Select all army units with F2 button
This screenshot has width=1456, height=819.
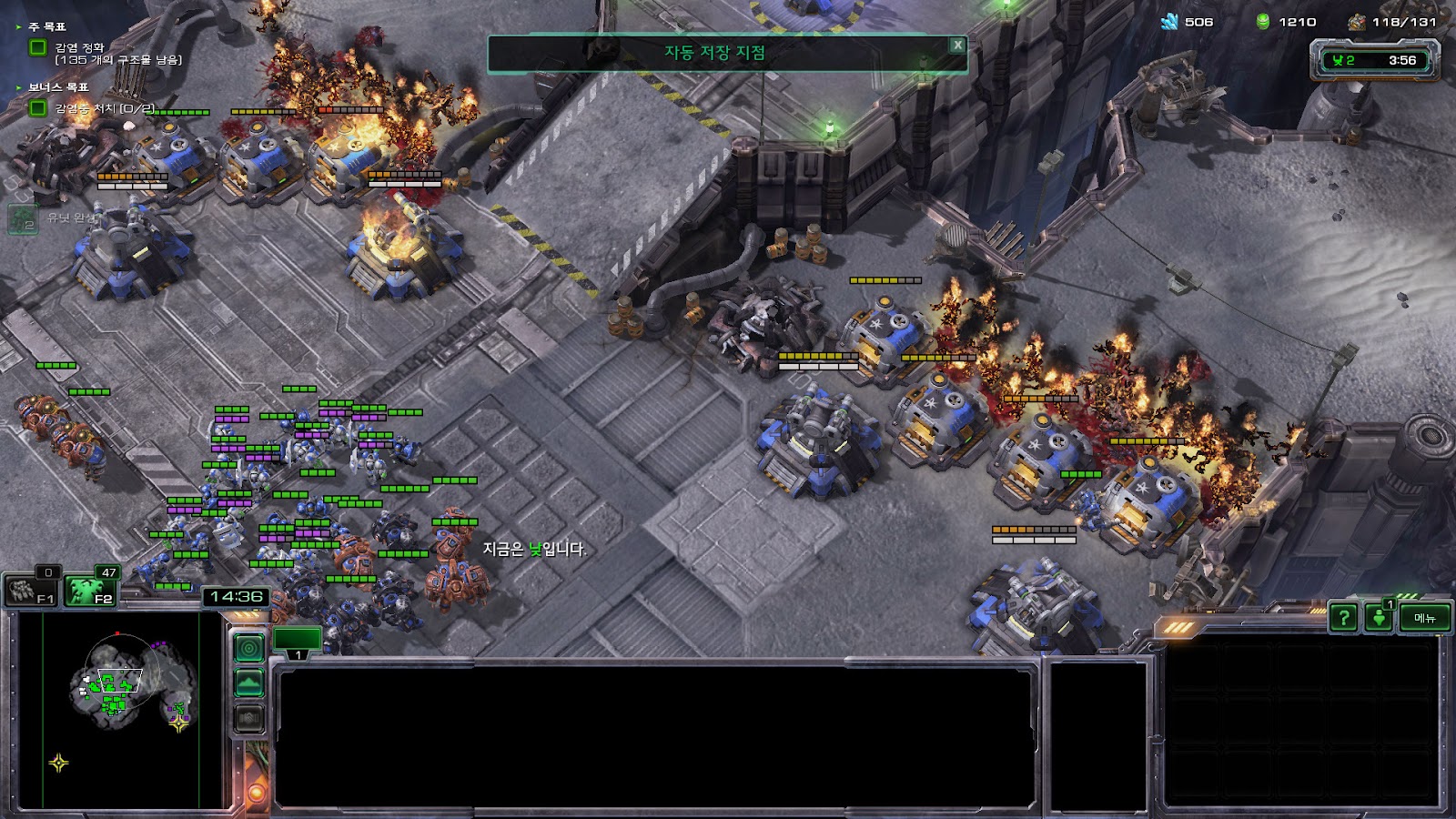click(91, 590)
